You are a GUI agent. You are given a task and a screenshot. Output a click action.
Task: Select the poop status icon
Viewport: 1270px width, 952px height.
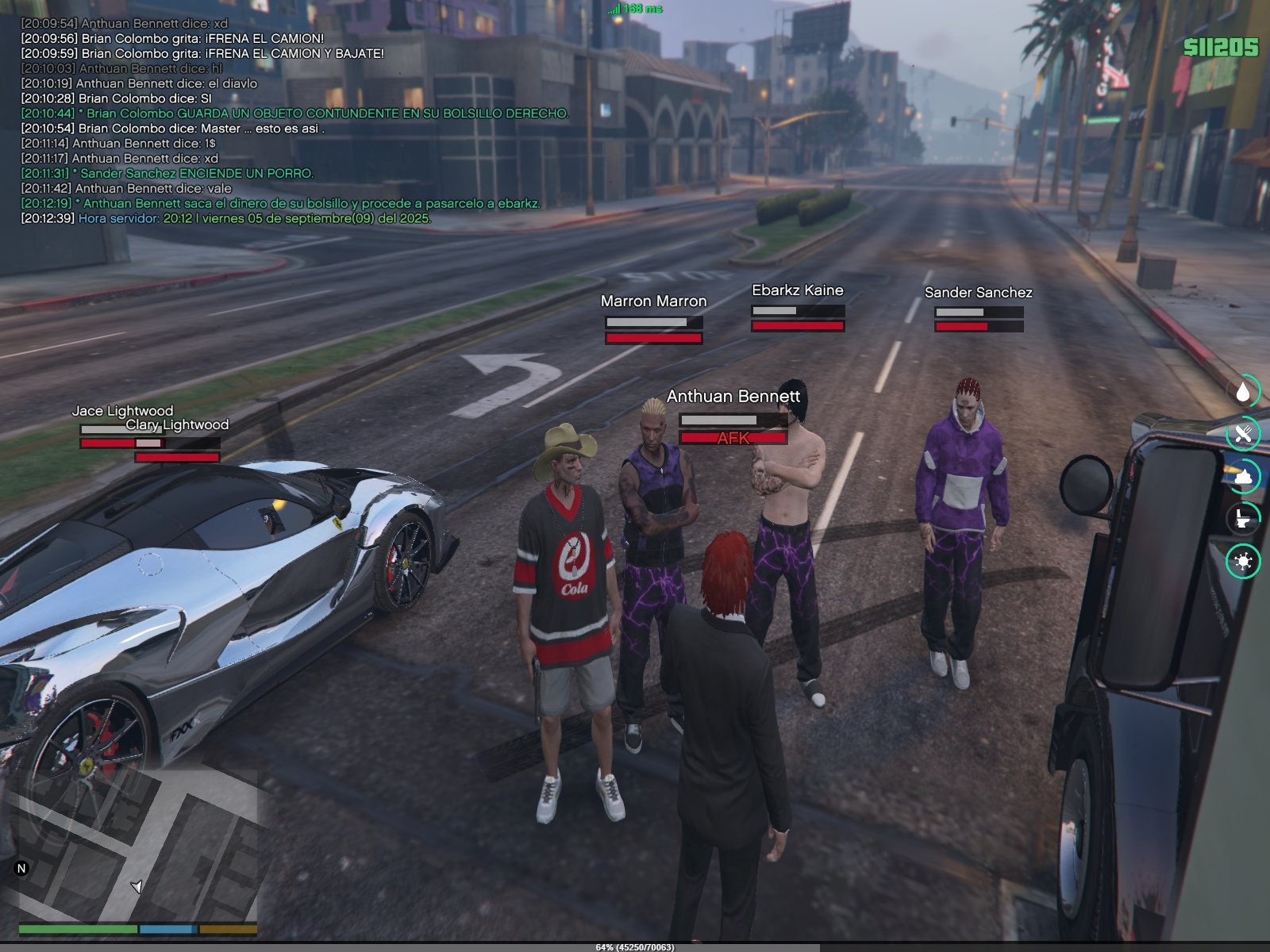[1243, 477]
